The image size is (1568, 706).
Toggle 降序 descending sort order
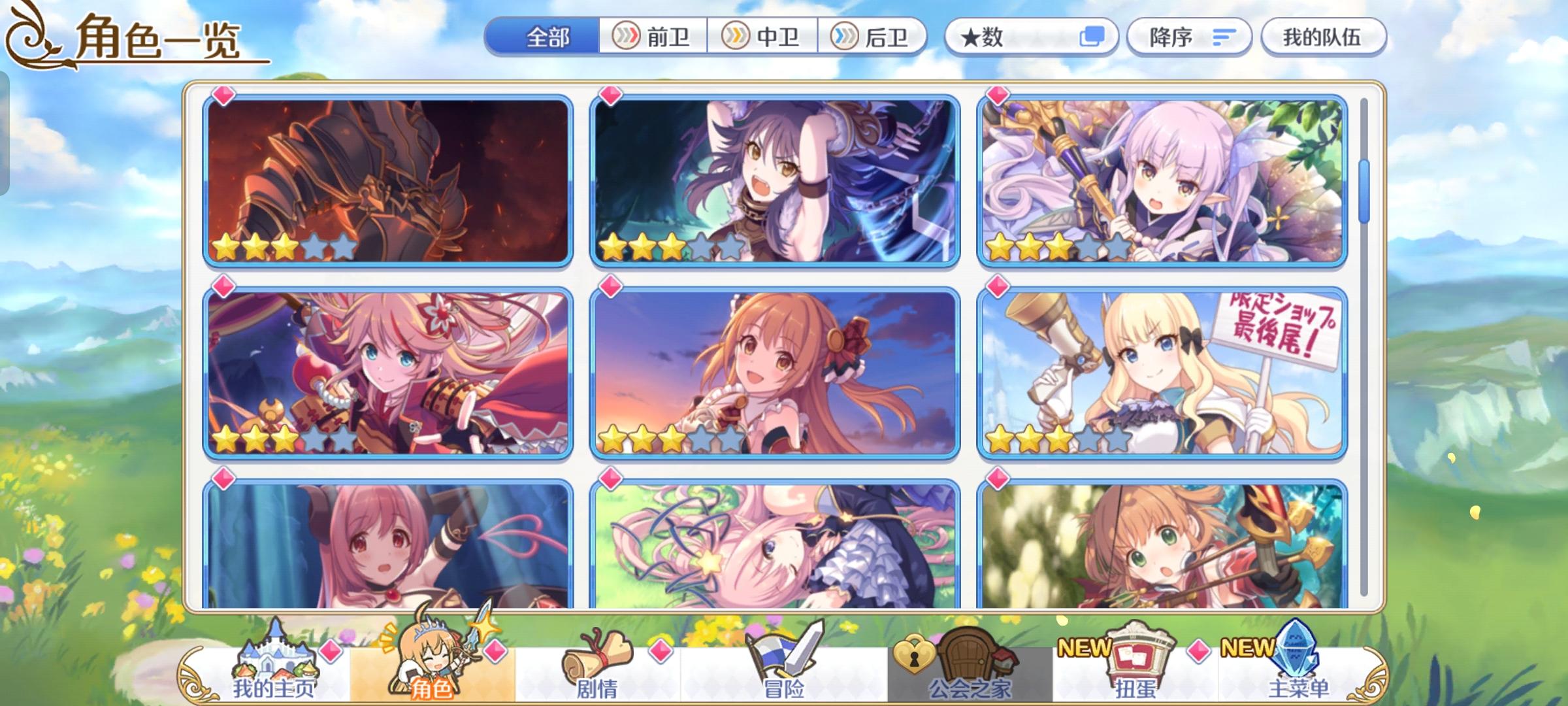coord(1189,37)
